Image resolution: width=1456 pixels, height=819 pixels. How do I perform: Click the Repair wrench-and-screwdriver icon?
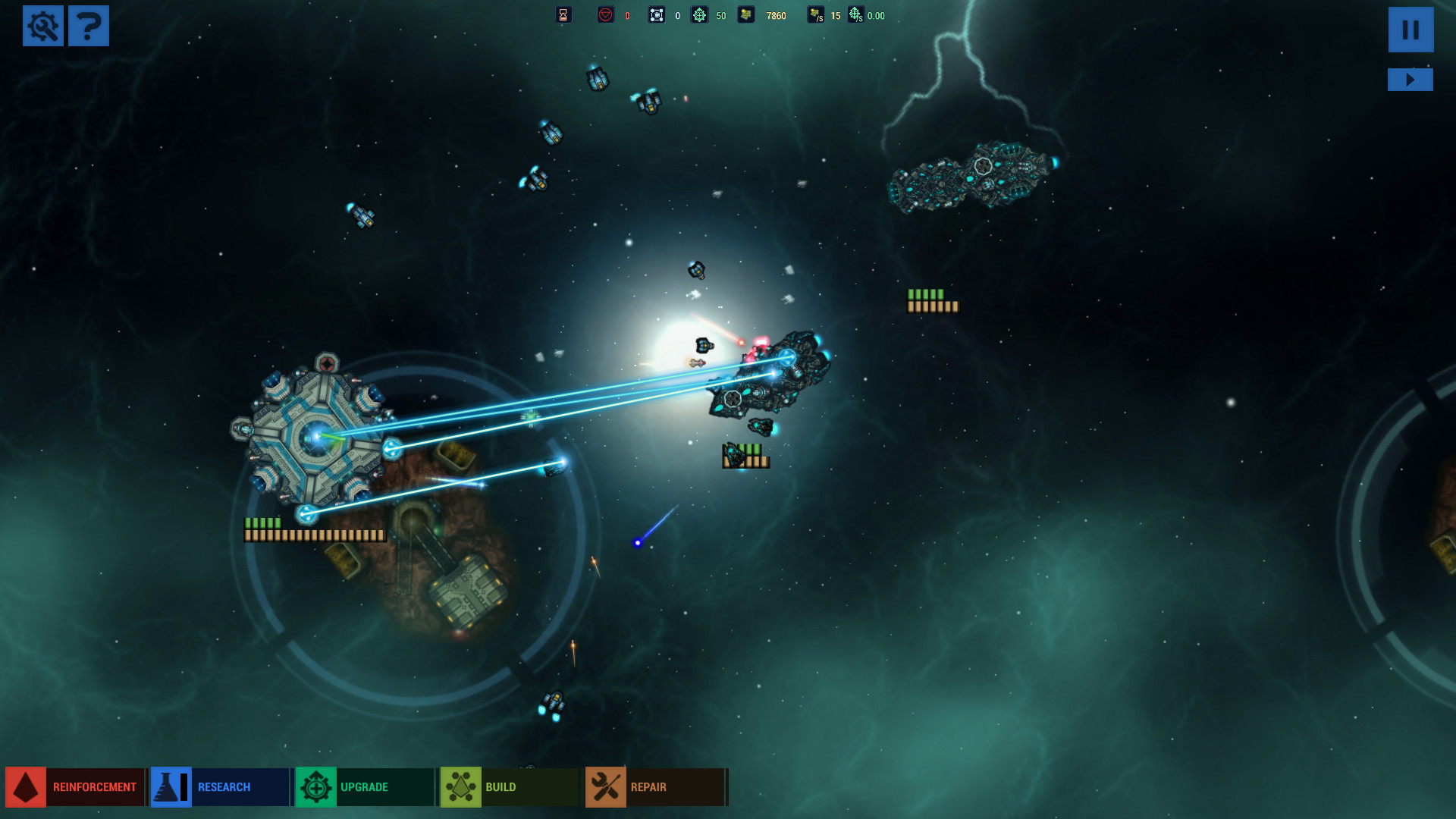(604, 786)
